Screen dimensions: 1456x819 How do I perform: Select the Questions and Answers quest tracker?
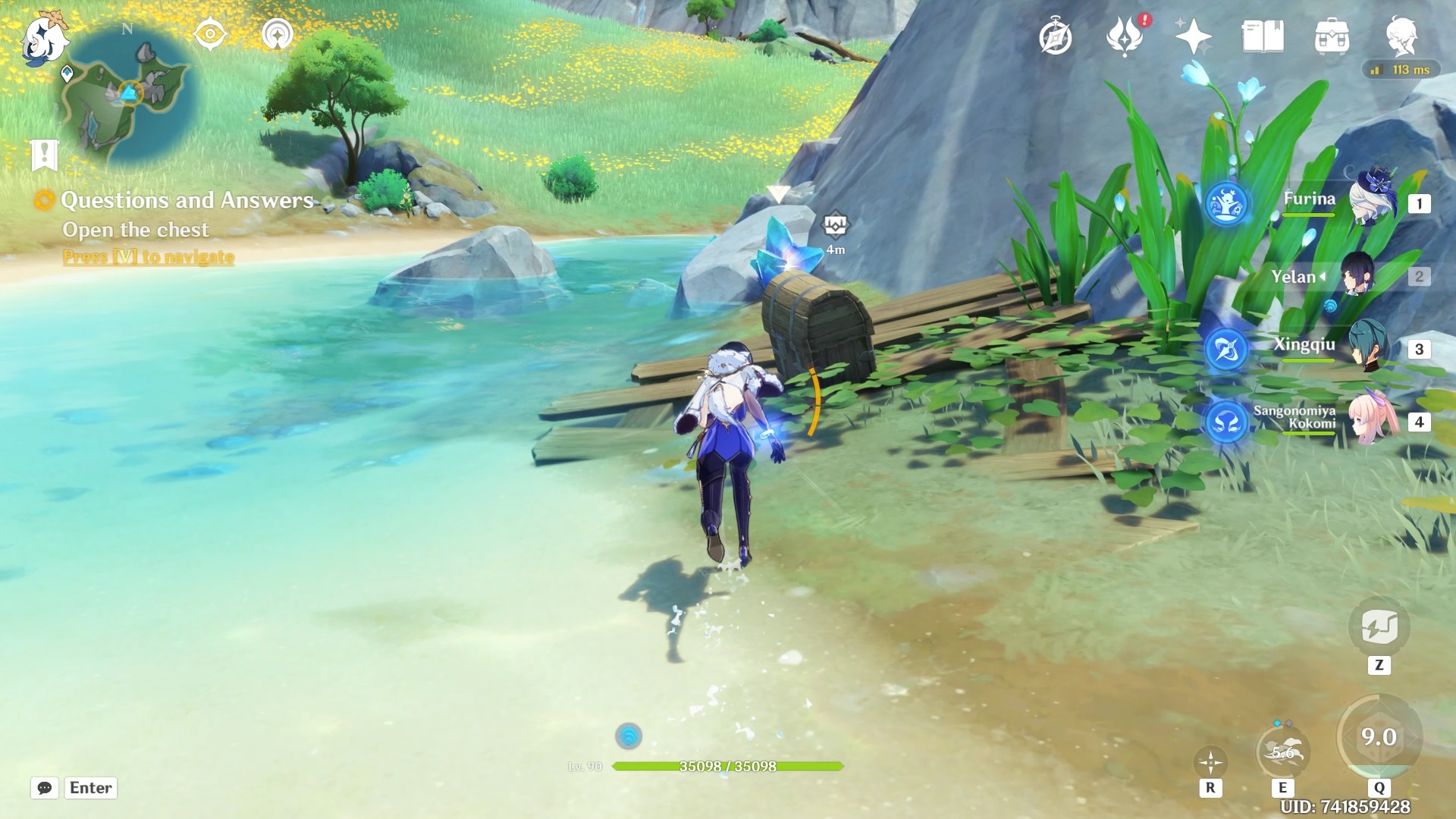pyautogui.click(x=186, y=200)
